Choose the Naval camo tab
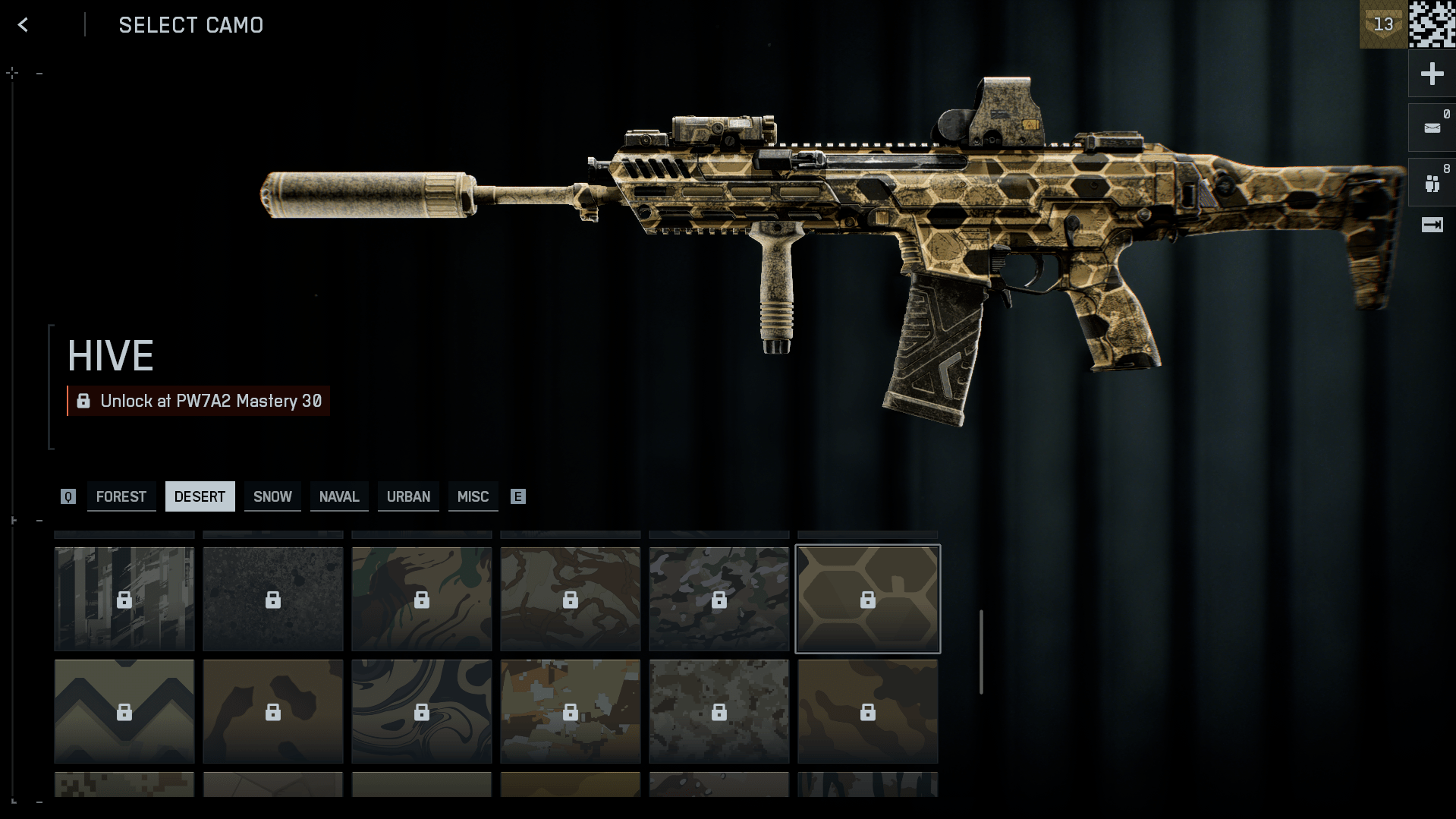This screenshot has height=819, width=1456. (339, 496)
